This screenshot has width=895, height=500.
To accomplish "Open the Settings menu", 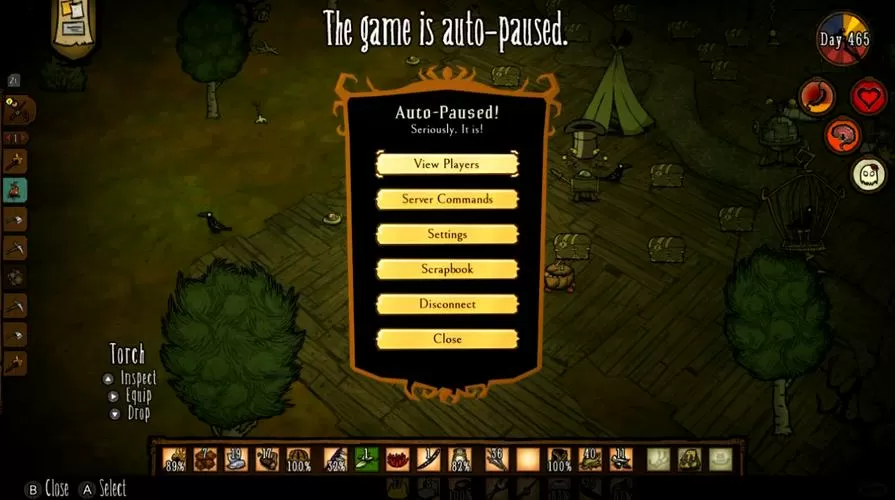I will pyautogui.click(x=447, y=234).
